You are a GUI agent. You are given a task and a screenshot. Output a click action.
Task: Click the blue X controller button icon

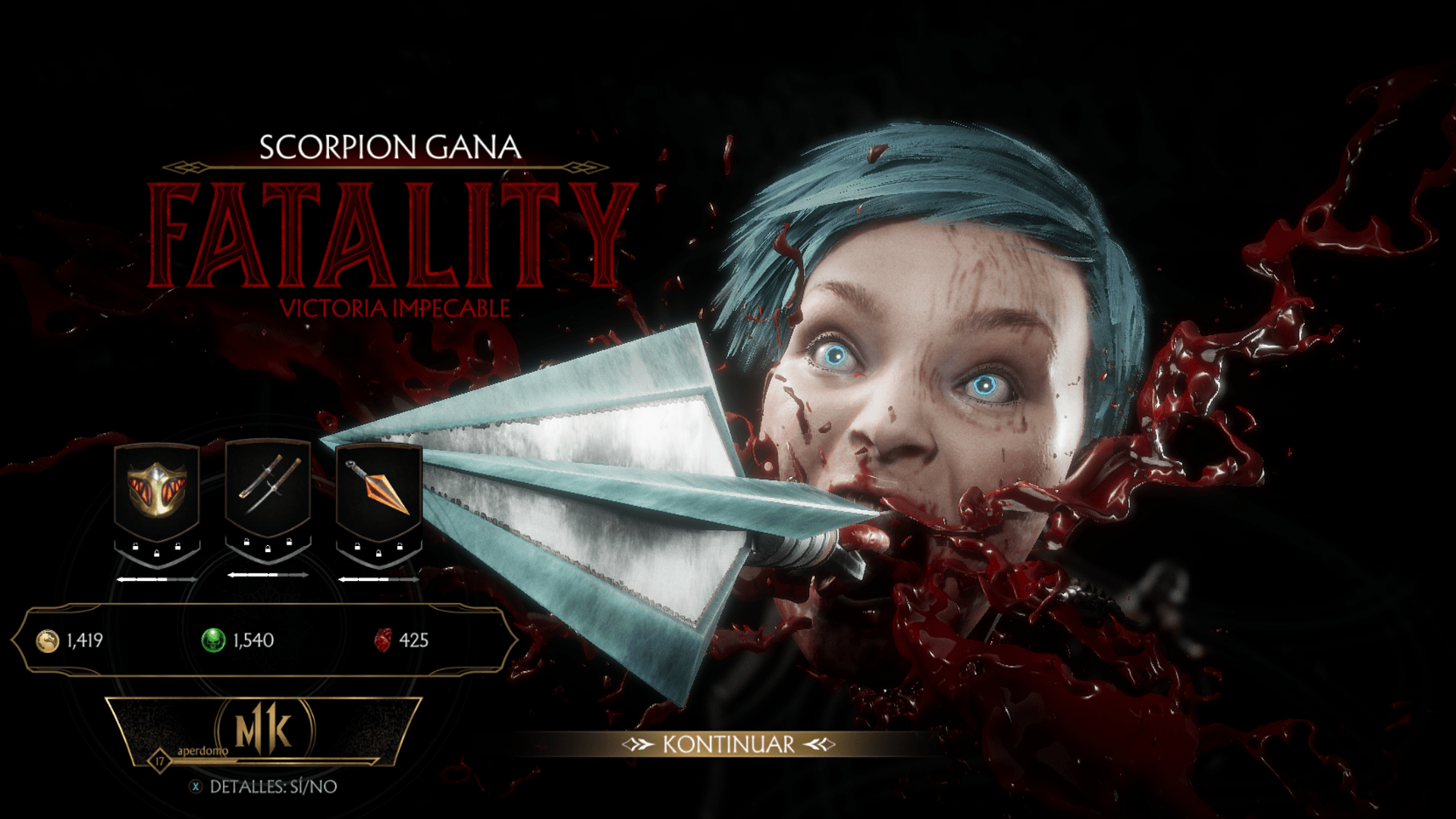pos(196,786)
